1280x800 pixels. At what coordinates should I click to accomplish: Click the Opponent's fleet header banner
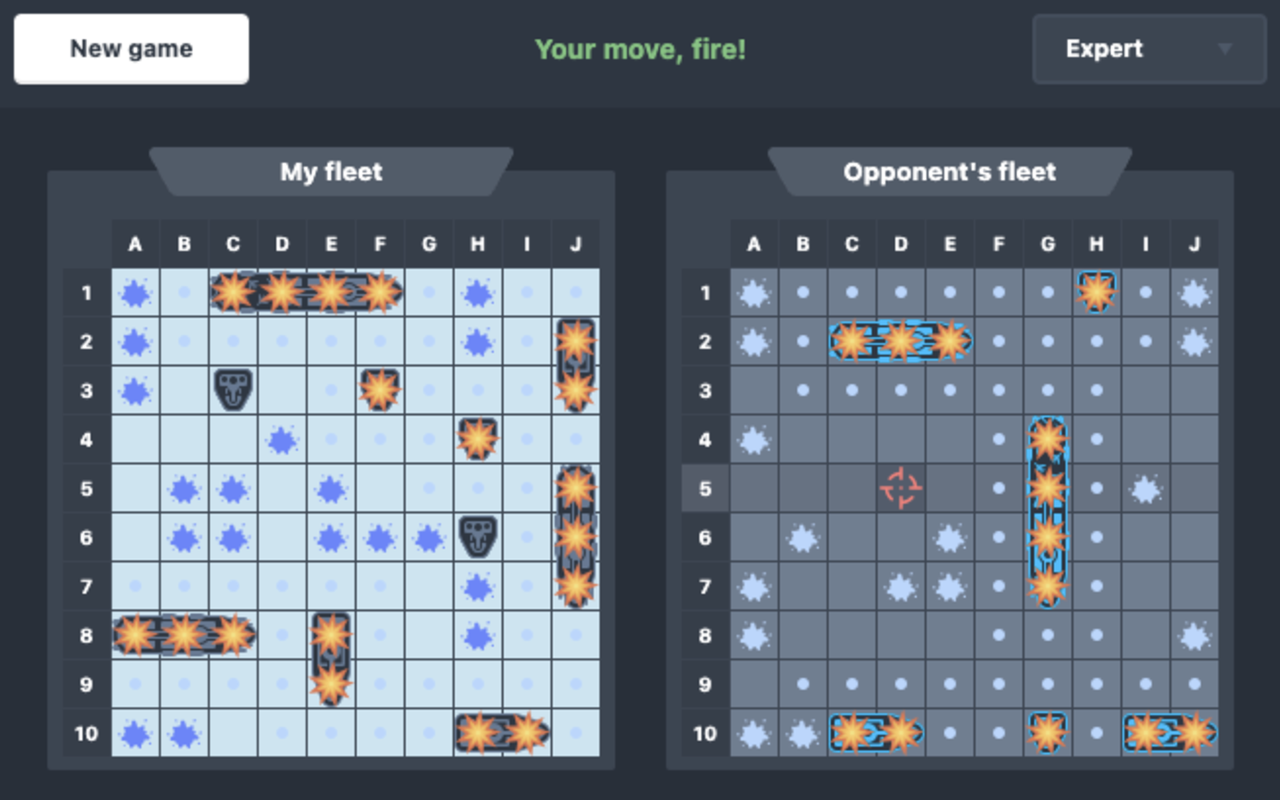tap(950, 172)
